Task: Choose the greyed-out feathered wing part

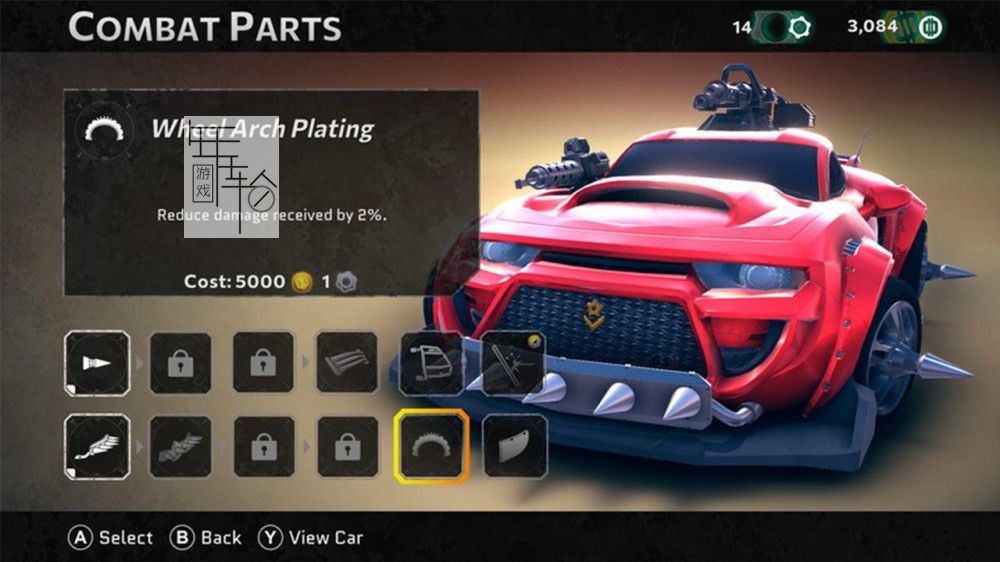Action: click(x=180, y=445)
